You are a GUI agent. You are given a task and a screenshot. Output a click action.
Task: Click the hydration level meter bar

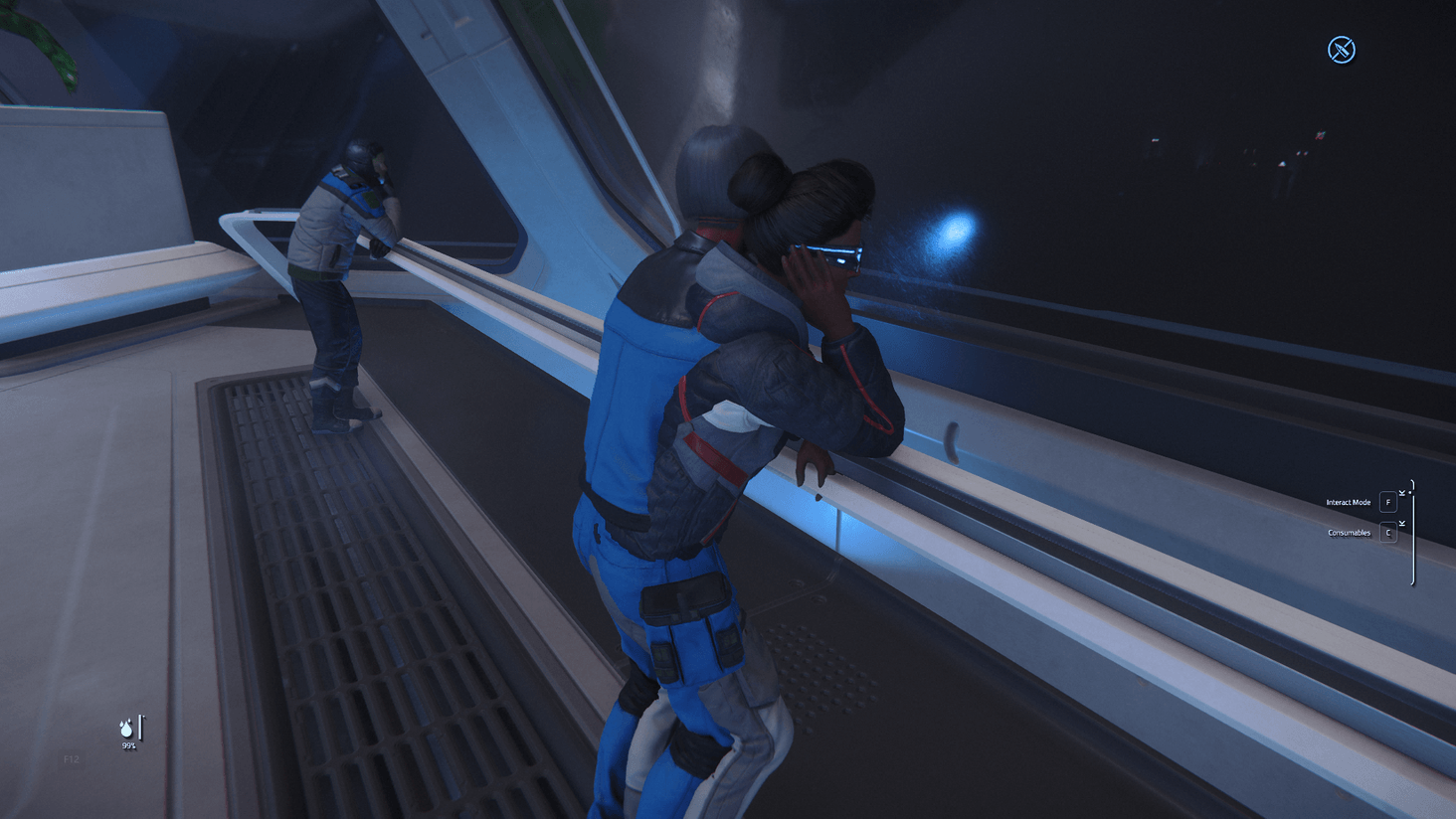point(140,727)
